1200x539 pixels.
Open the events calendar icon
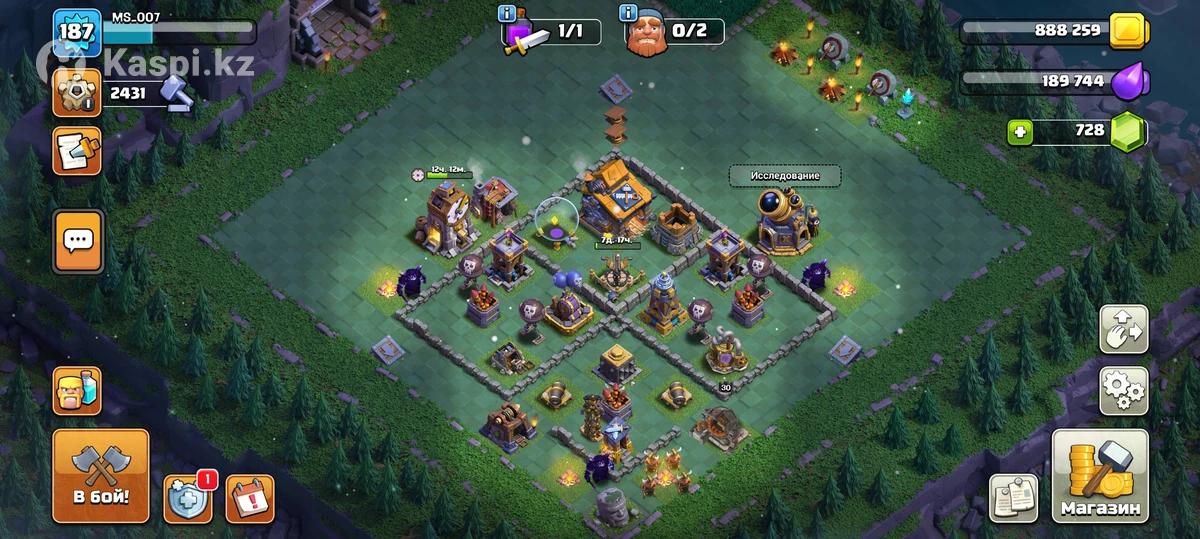click(249, 497)
